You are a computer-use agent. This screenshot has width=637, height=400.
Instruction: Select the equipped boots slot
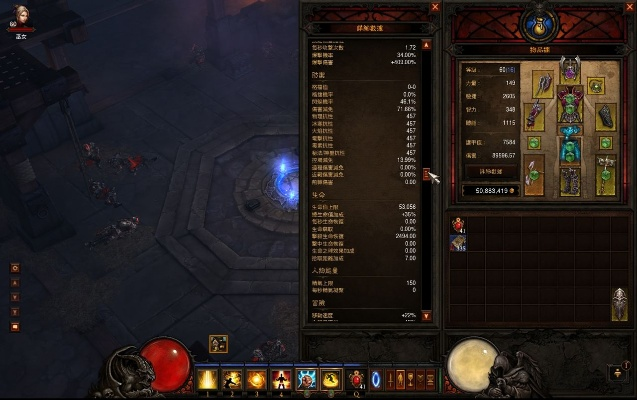point(570,183)
